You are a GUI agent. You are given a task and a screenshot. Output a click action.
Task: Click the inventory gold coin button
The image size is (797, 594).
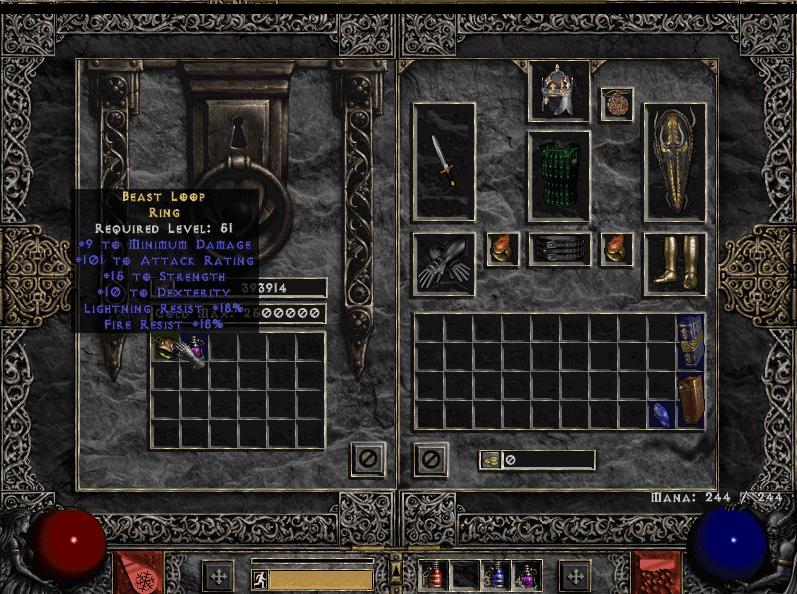pyautogui.click(x=490, y=460)
